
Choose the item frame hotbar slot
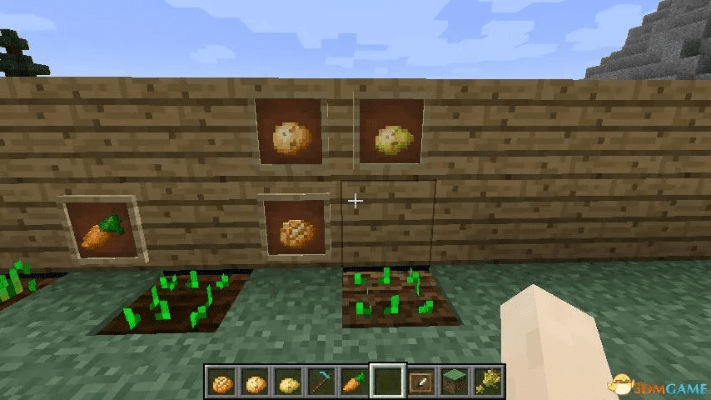[420, 381]
